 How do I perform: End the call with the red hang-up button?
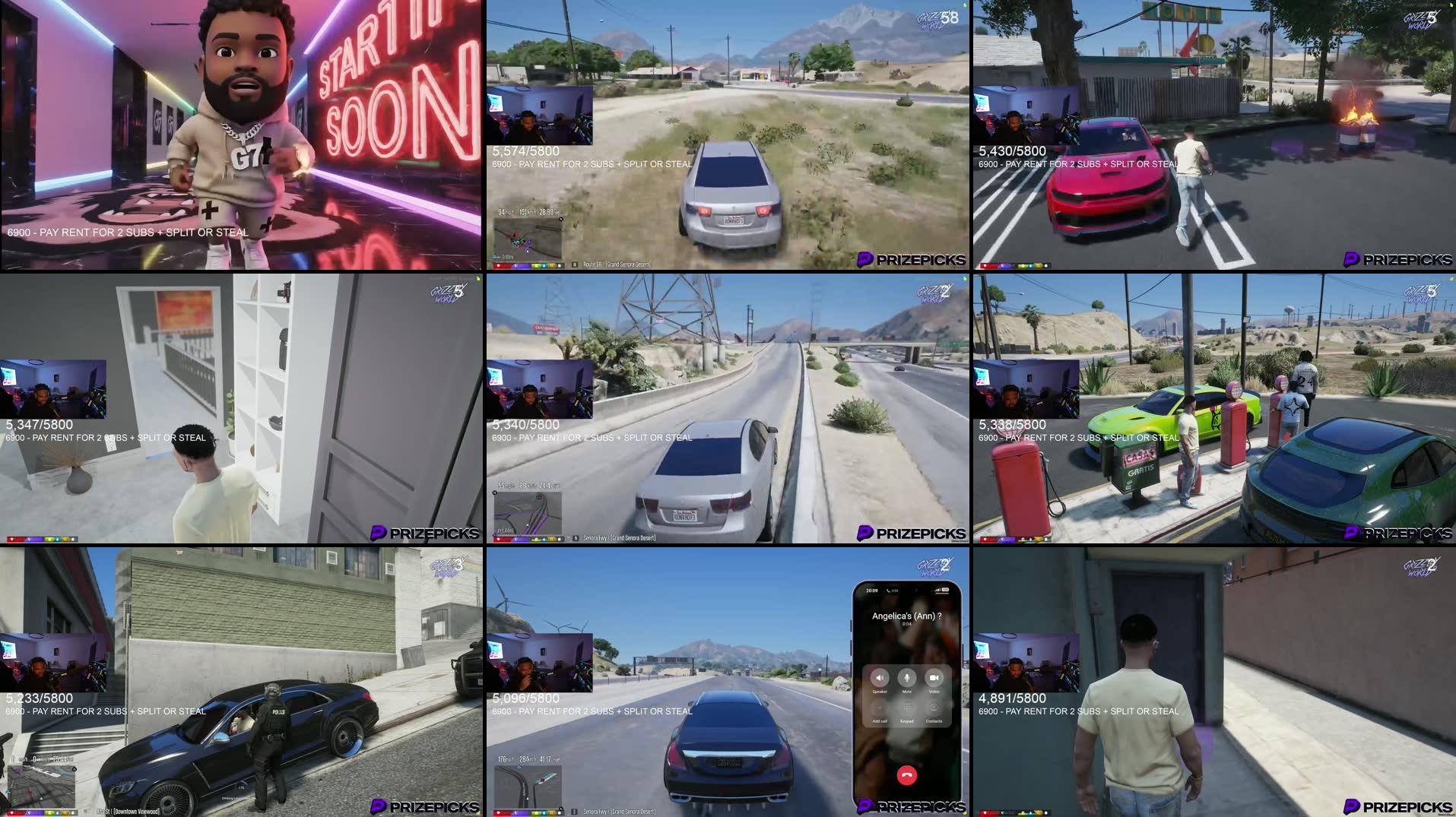[x=907, y=774]
